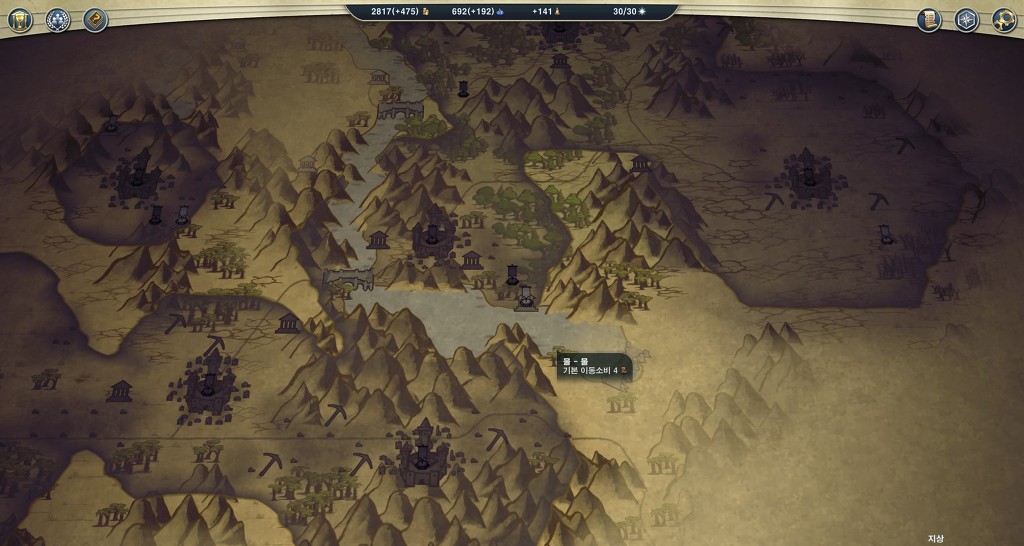1024x546 pixels.
Task: Open the scroll log icon
Action: 929,20
